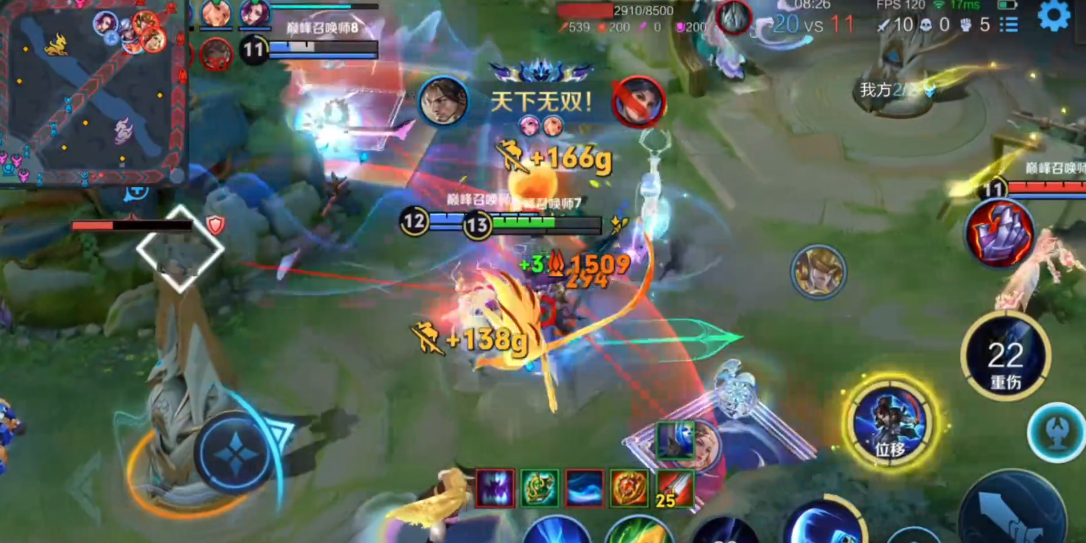Select the green gold armor item slot
This screenshot has height=543, width=1086.
tap(539, 488)
